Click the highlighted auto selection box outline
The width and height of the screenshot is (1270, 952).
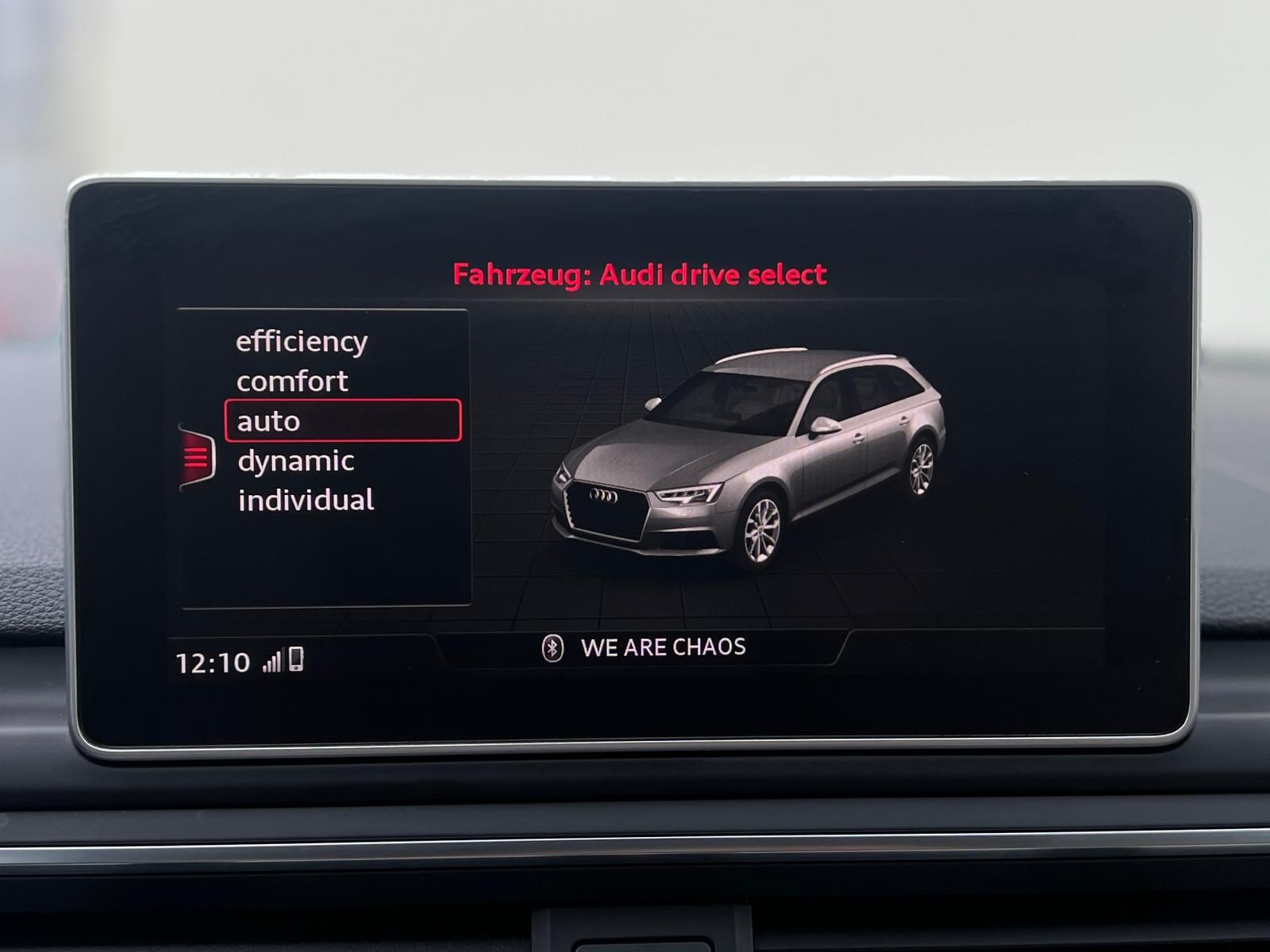(343, 420)
